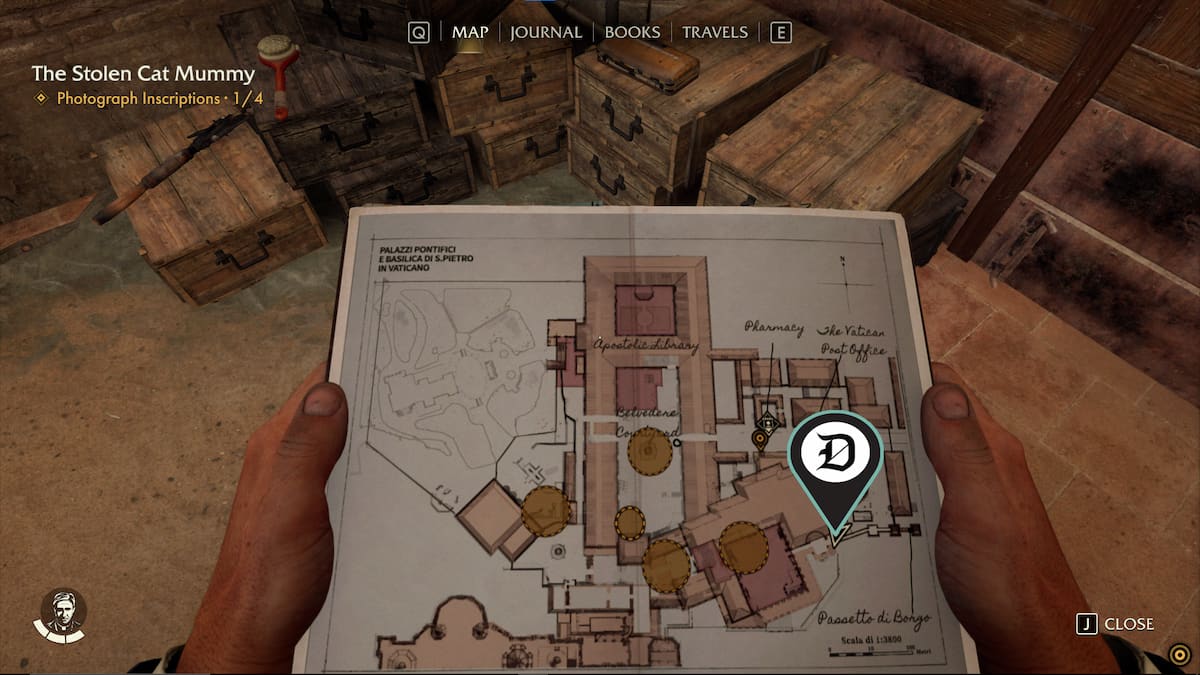Close the map screen
The height and width of the screenshot is (675, 1200).
tap(1116, 624)
